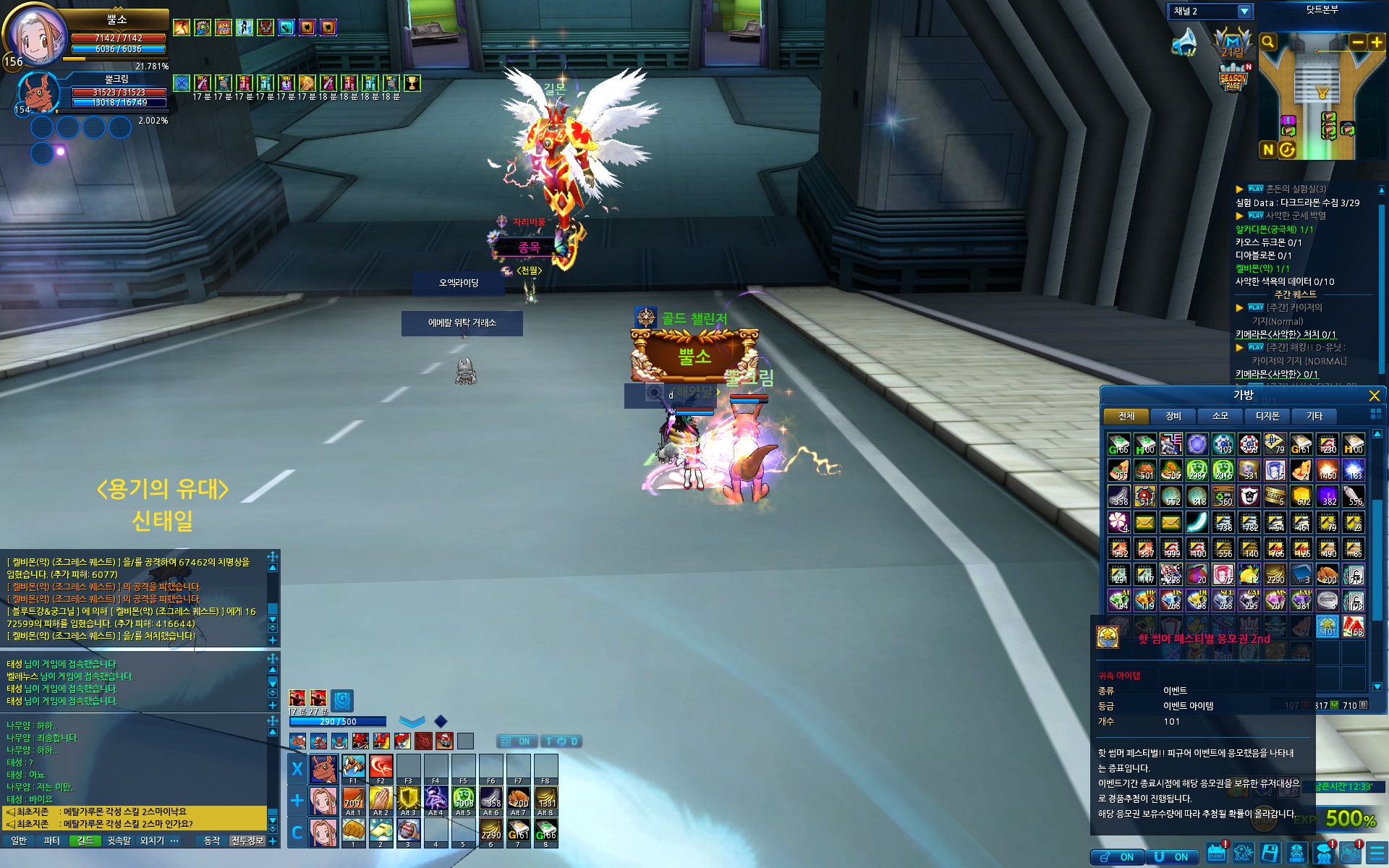The height and width of the screenshot is (868, 1389).
Task: Click the megaphone announcement icon
Action: pos(1184,42)
